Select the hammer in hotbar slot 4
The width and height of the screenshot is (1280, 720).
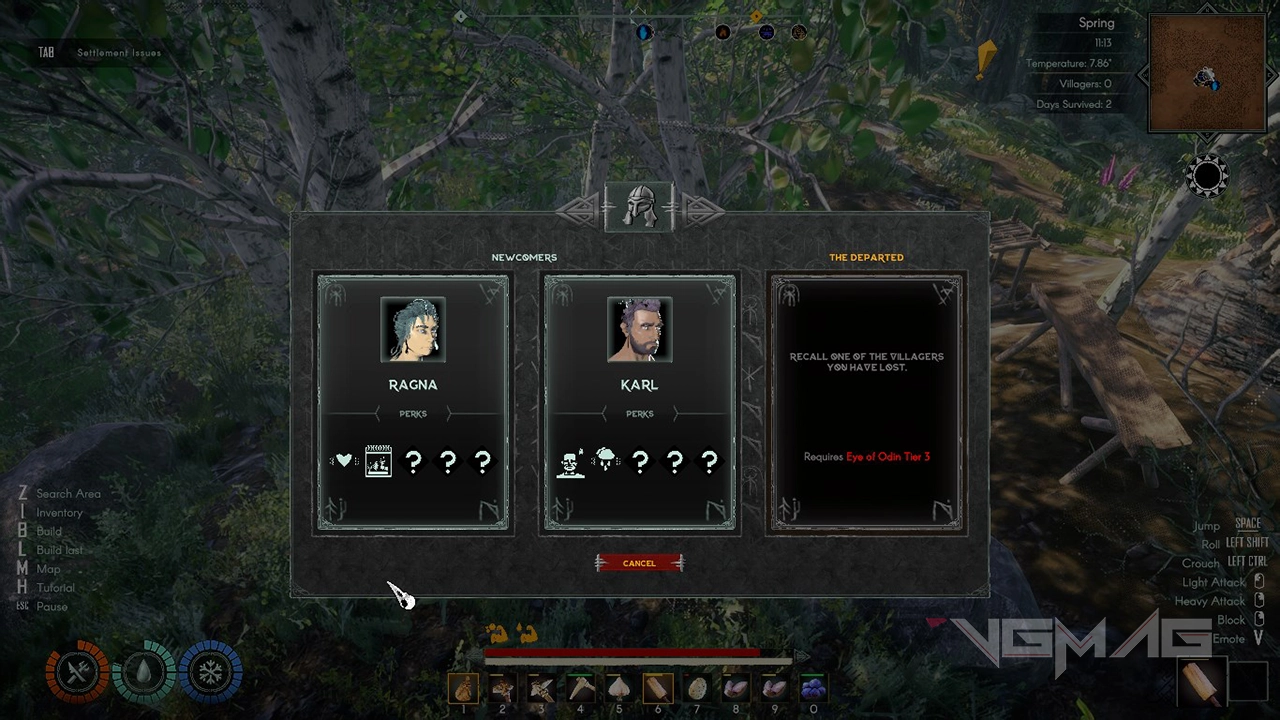pos(580,688)
